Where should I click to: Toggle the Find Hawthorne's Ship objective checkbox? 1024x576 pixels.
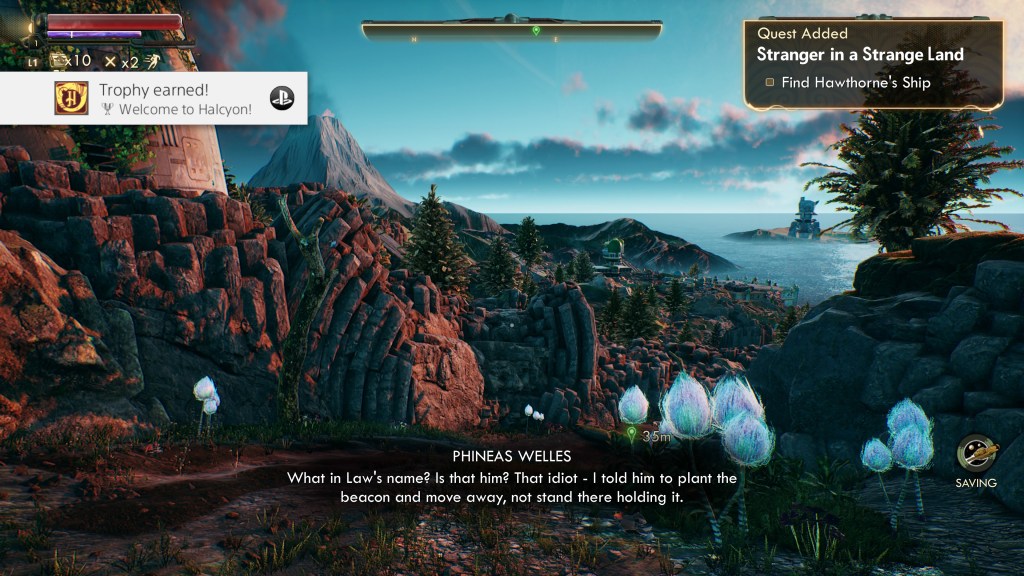point(770,83)
